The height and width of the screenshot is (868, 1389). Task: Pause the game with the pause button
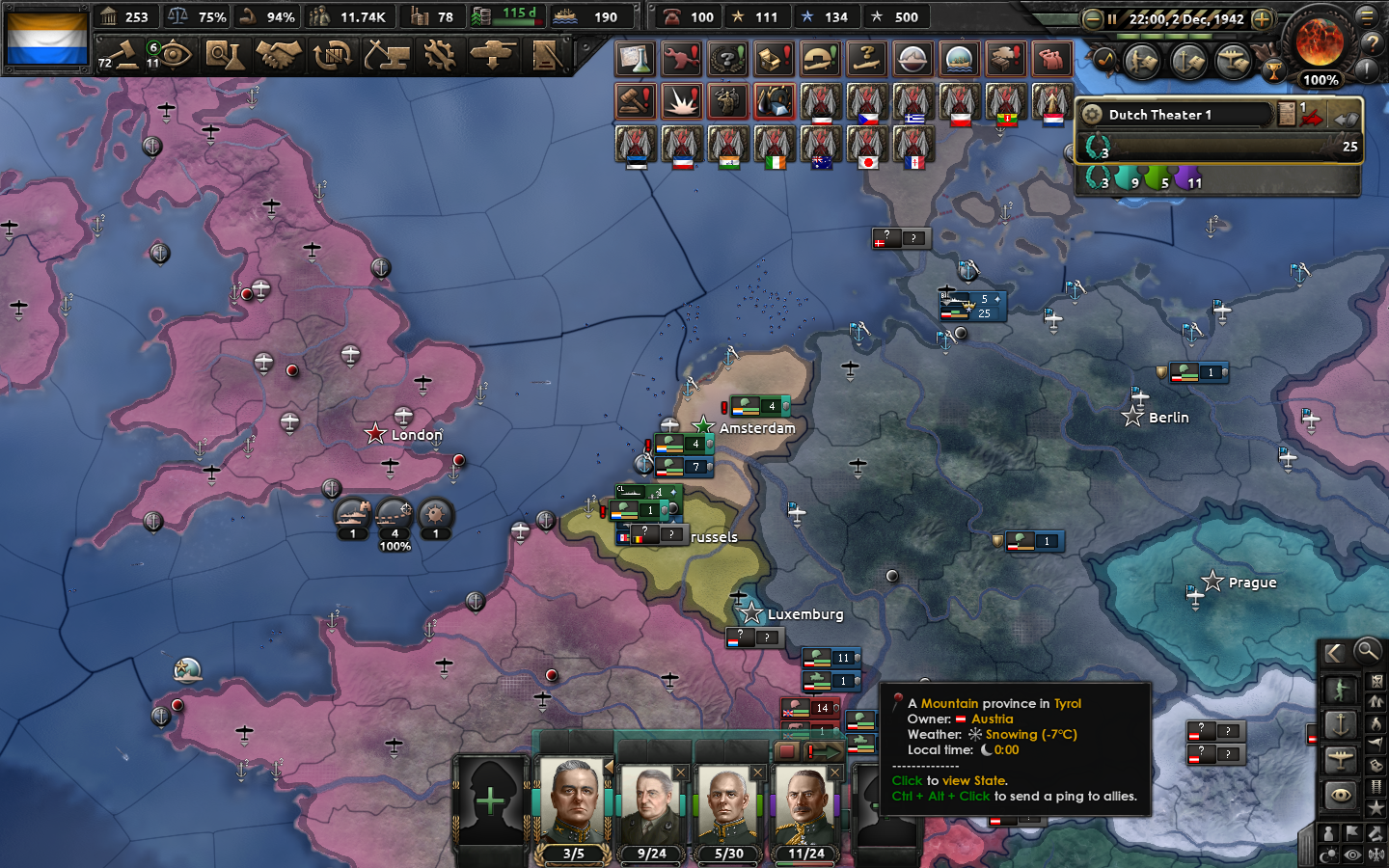[x=1112, y=19]
